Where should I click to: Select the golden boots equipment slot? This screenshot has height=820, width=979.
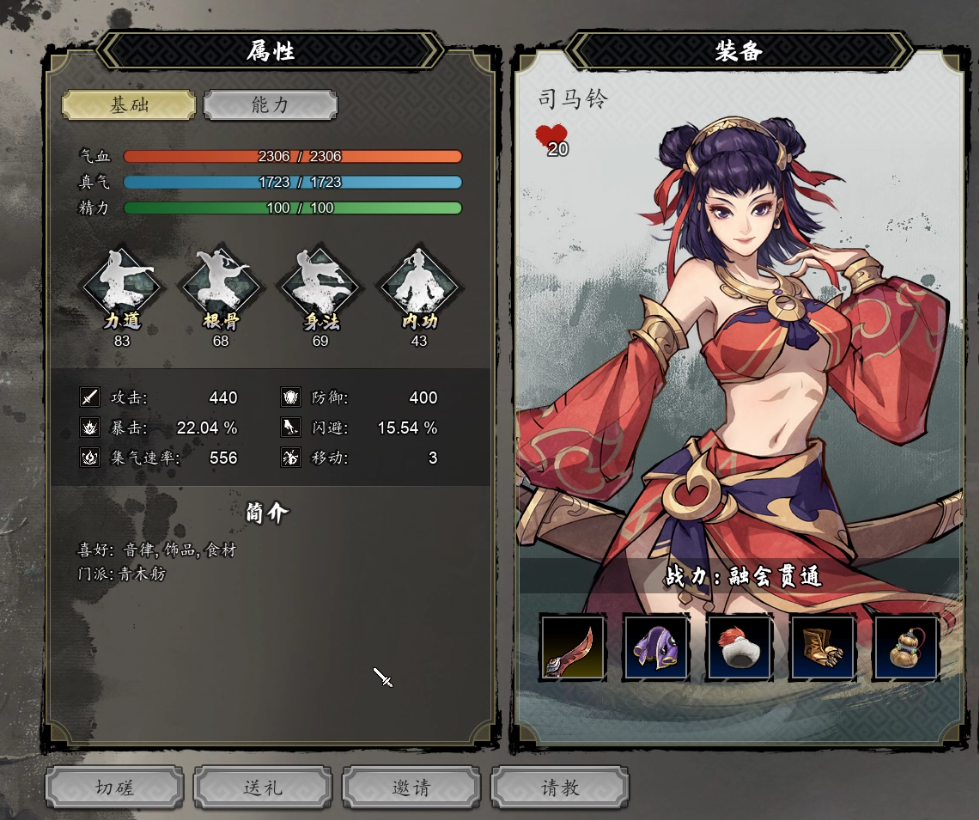823,647
